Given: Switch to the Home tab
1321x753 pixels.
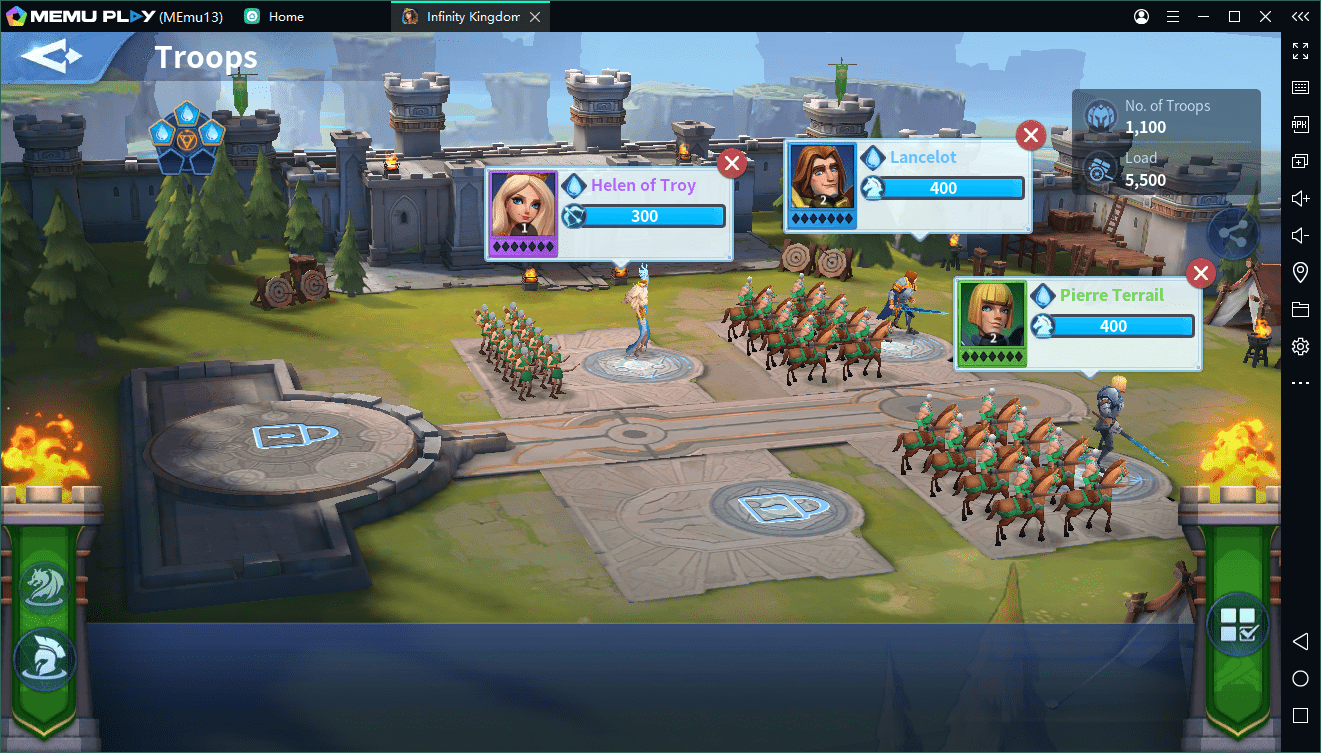Looking at the screenshot, I should pos(285,17).
